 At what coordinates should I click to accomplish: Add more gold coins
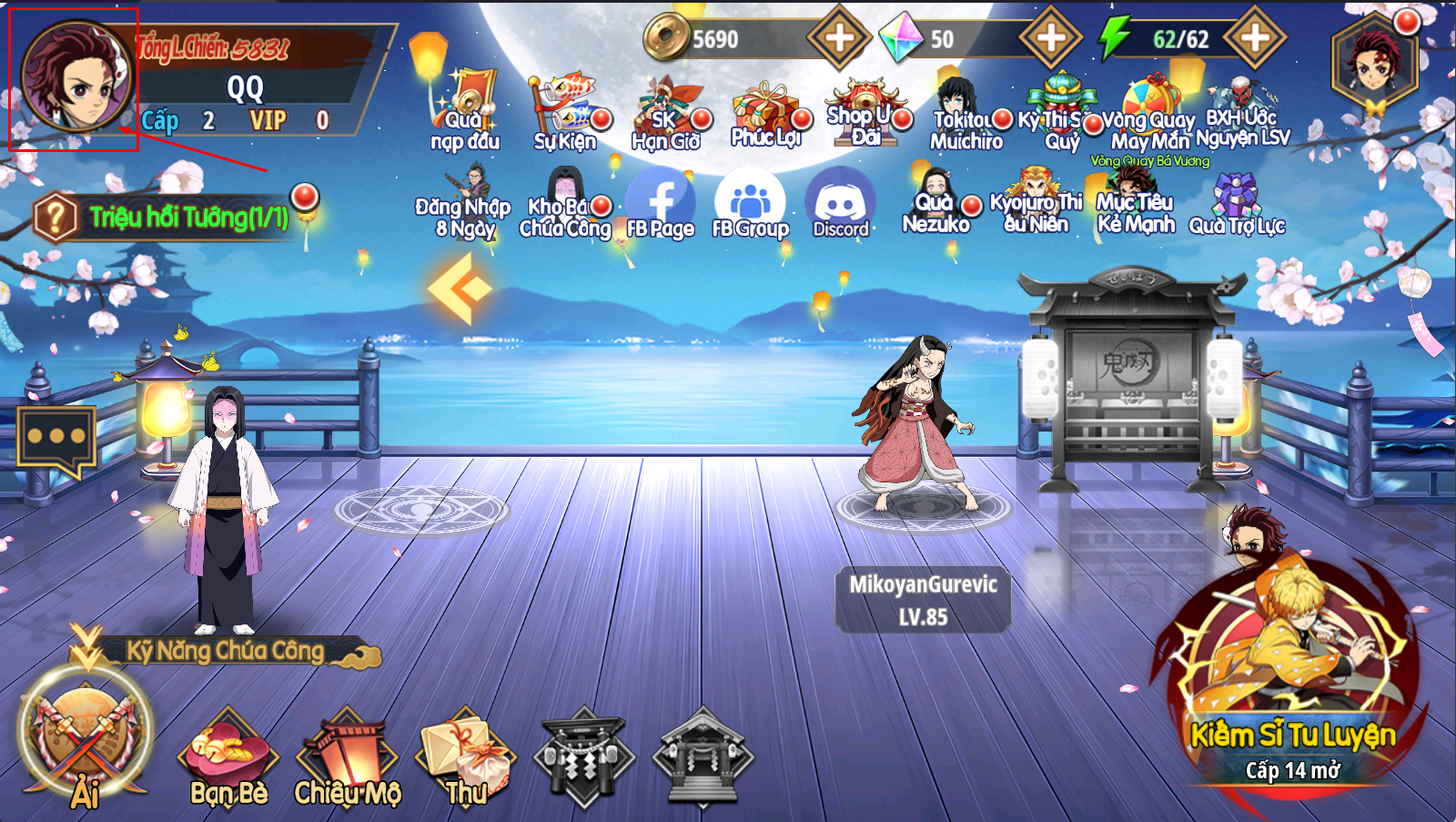click(x=838, y=38)
